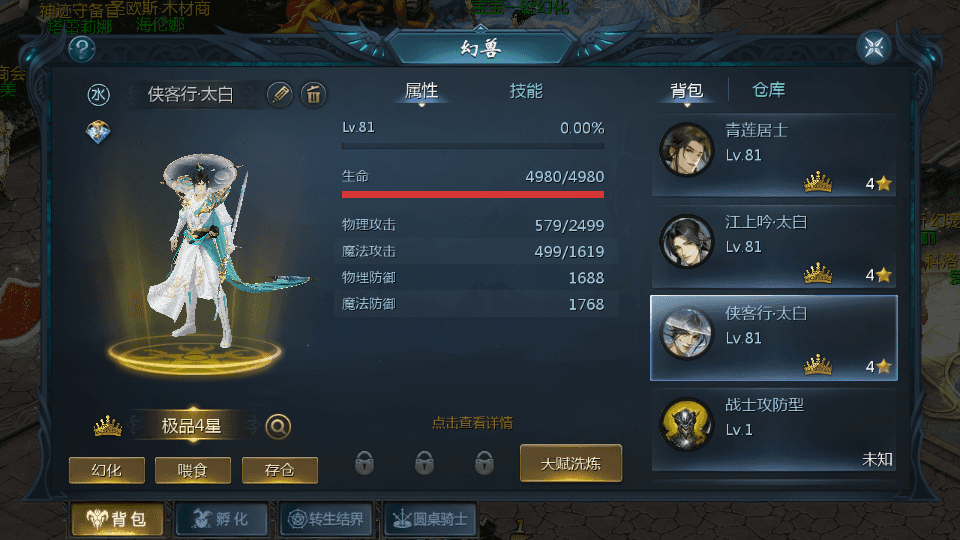Store the pet with 存仓

(x=280, y=470)
